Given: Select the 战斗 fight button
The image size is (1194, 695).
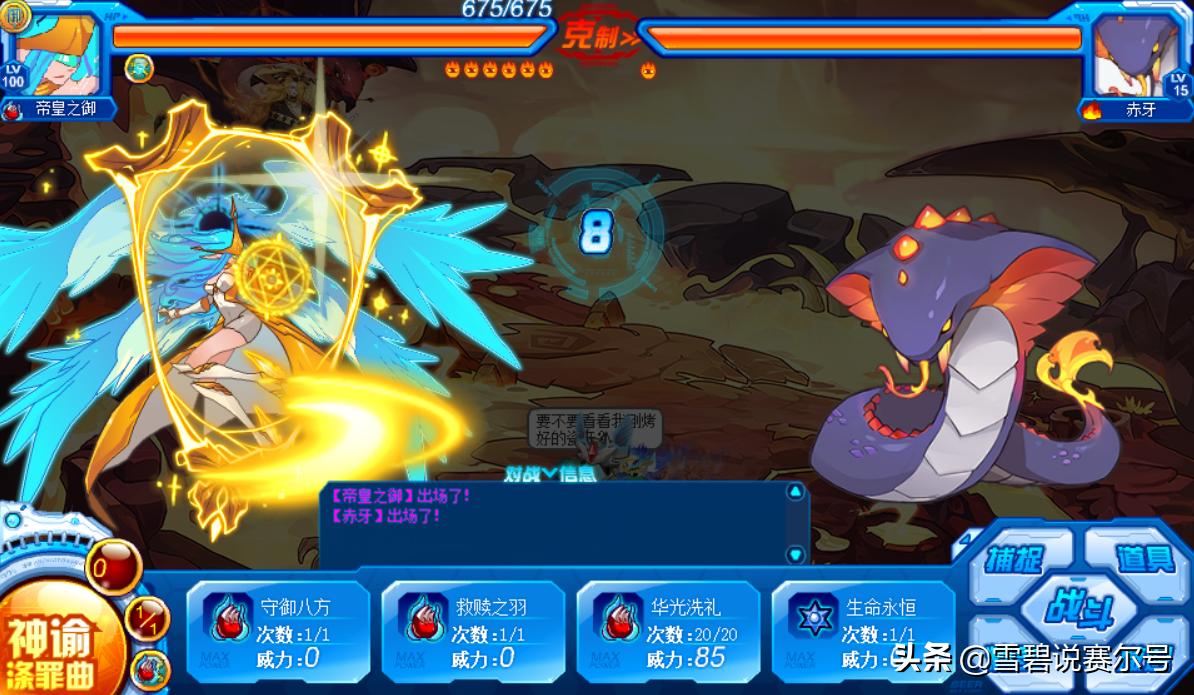Looking at the screenshot, I should (1078, 607).
